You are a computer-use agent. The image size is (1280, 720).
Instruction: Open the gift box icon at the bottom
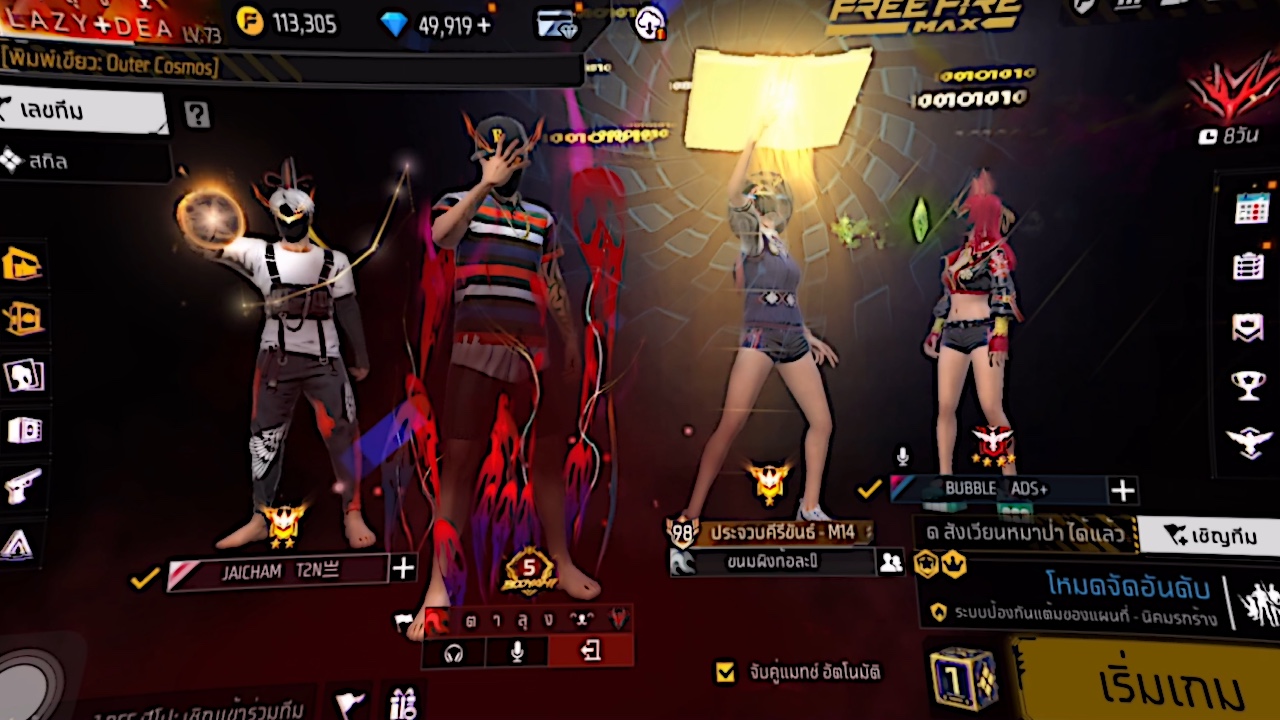pyautogui.click(x=403, y=701)
